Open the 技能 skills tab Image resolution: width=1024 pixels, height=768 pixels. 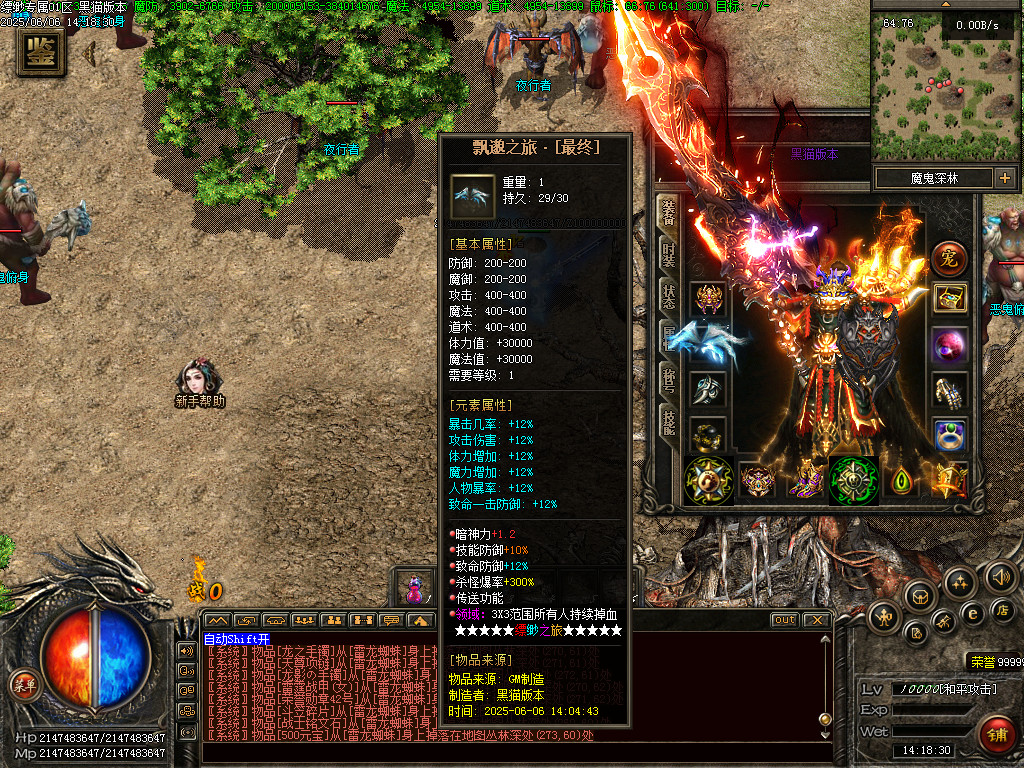pyautogui.click(x=667, y=422)
